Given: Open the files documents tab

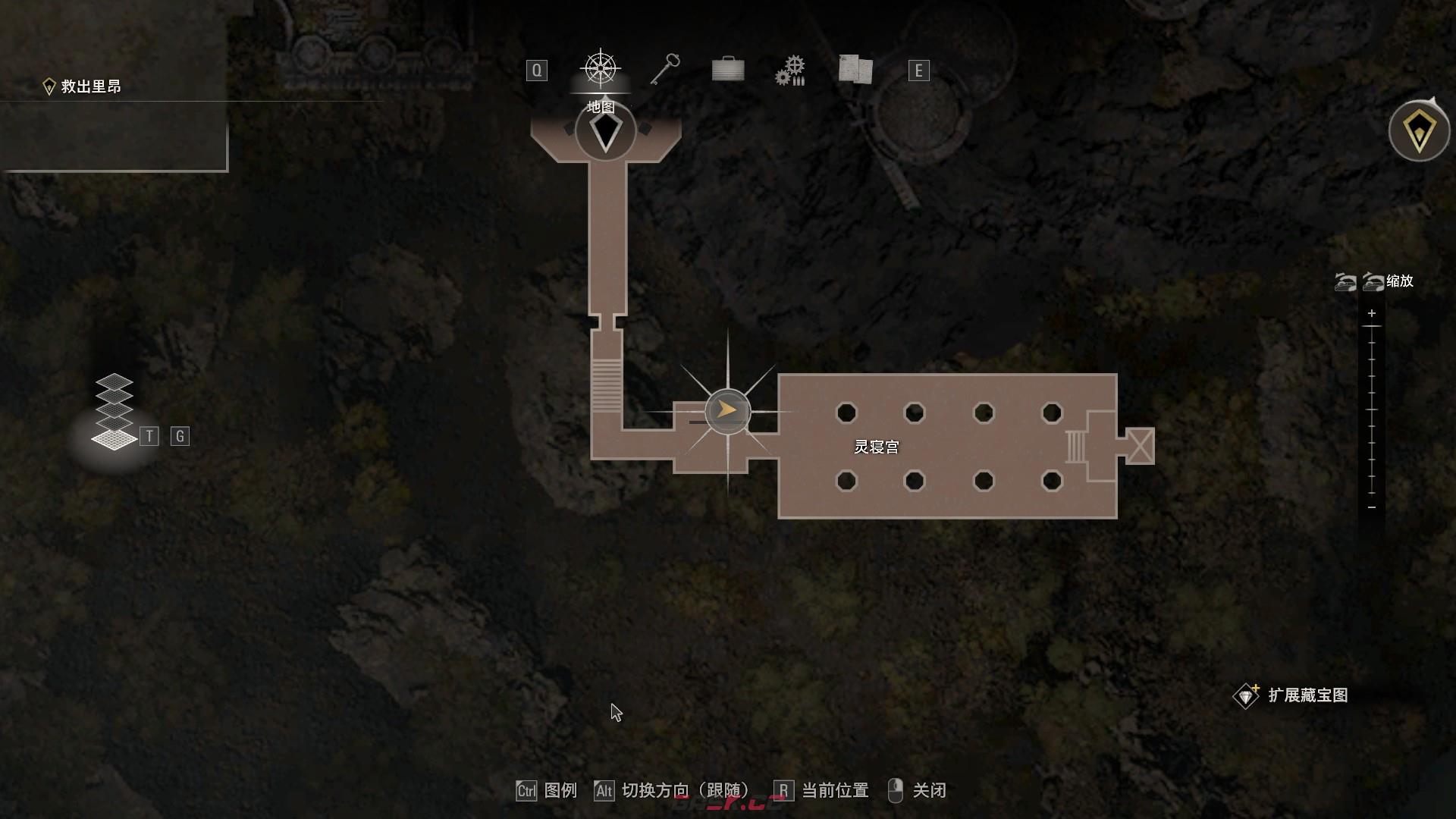Looking at the screenshot, I should pyautogui.click(x=855, y=69).
